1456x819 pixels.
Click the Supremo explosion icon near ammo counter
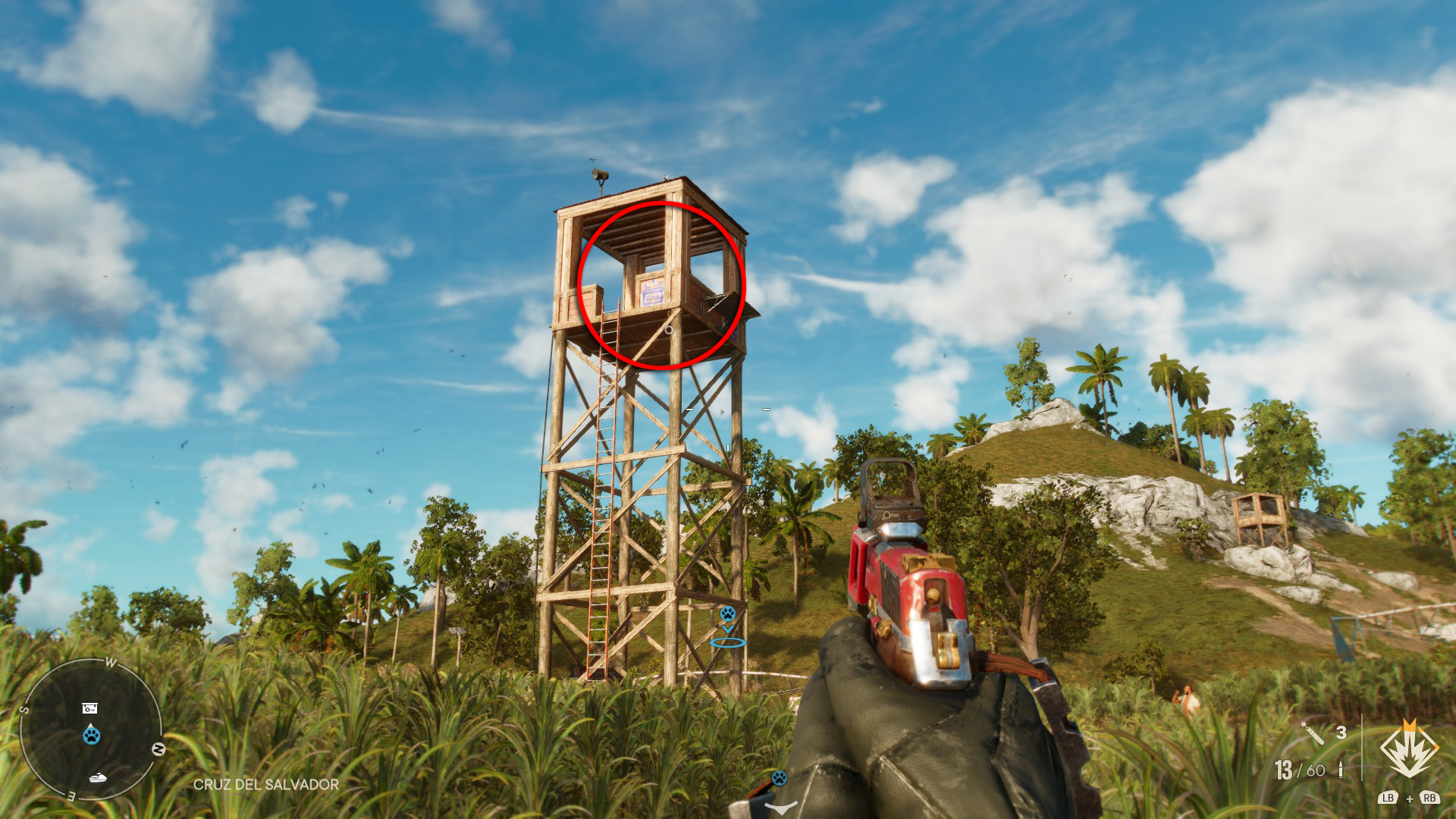point(1409,747)
